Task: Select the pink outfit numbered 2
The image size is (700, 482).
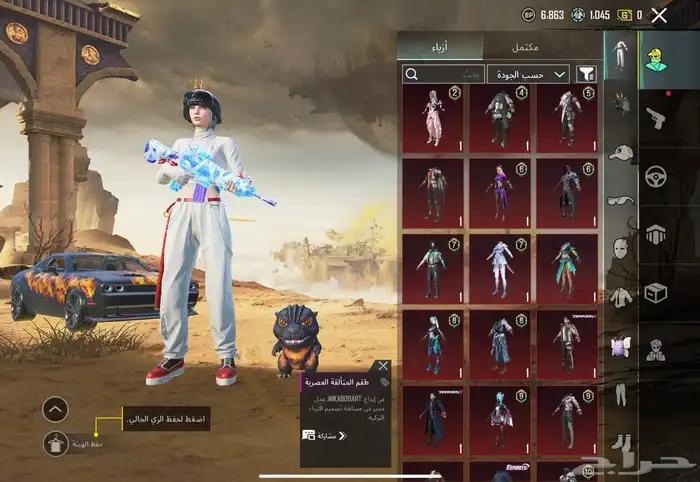Action: [433, 118]
